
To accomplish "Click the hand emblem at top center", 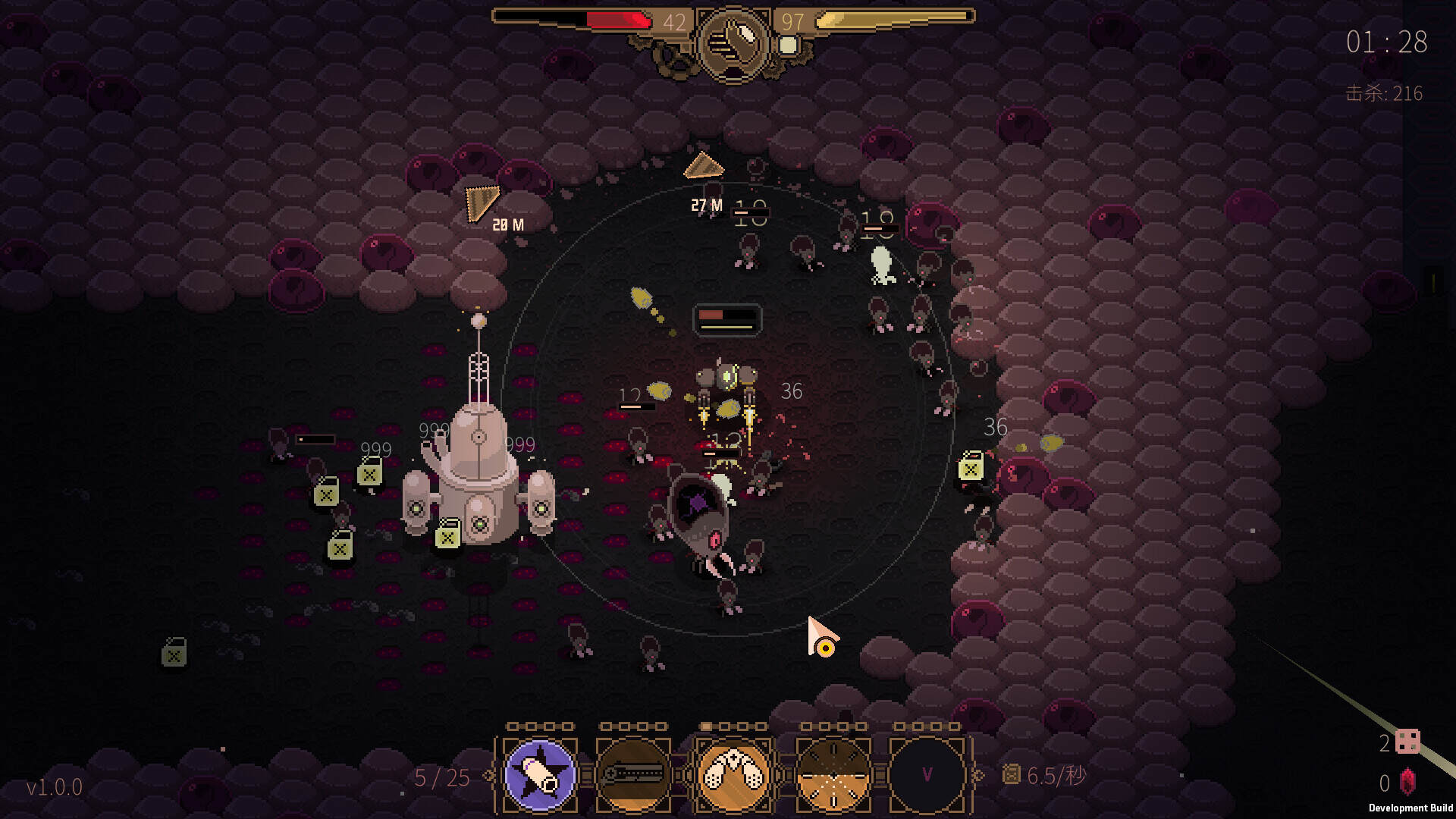I will coord(733,43).
